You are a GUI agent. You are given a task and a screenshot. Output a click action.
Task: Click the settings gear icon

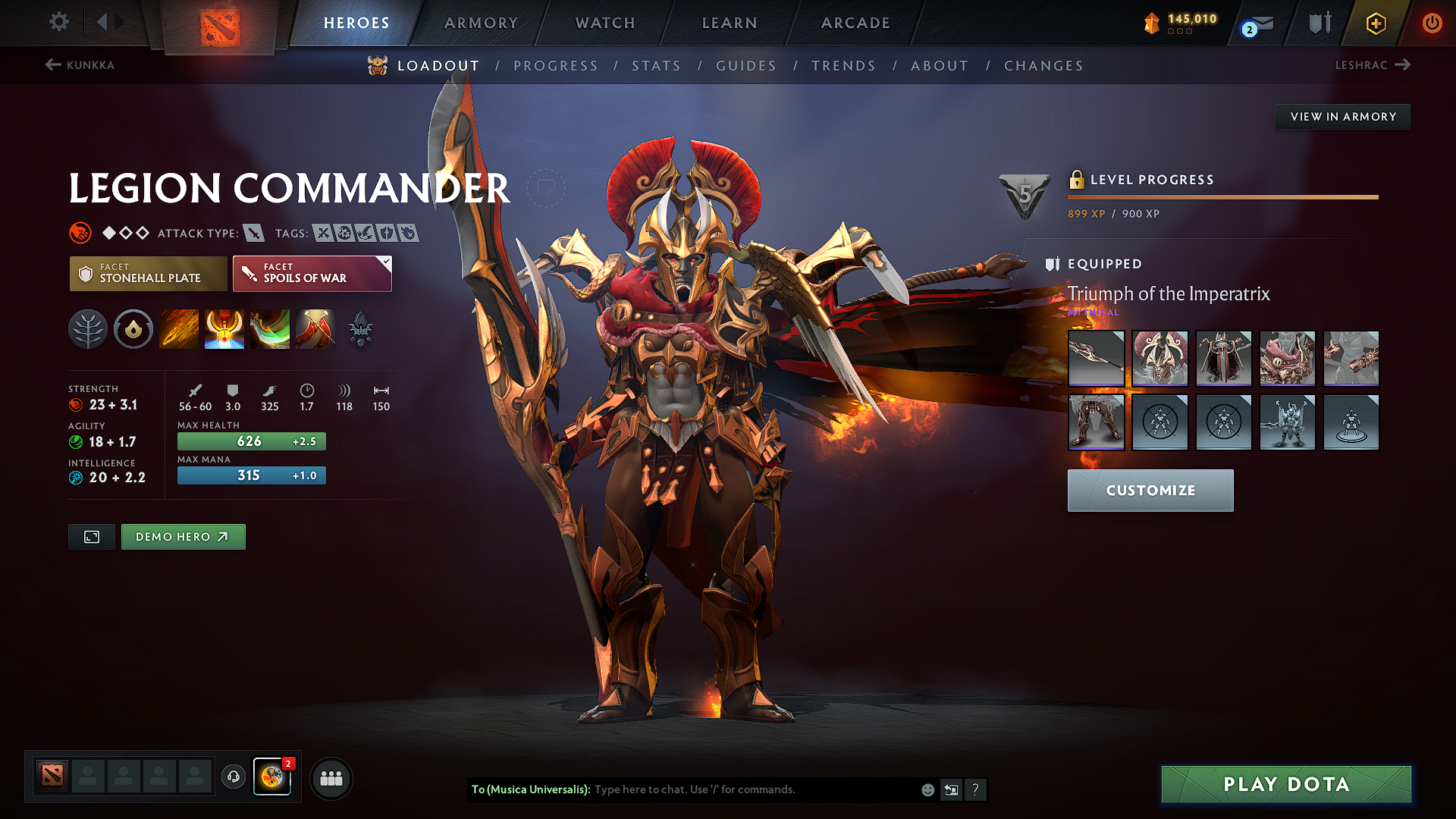tap(58, 22)
